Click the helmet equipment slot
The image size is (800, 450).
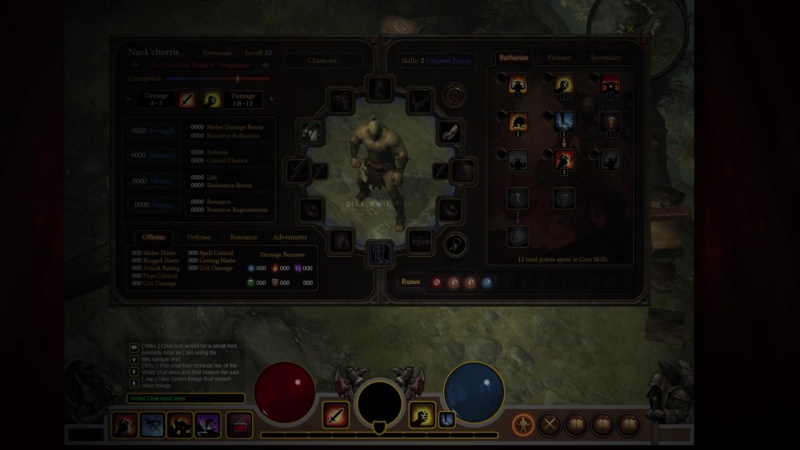(378, 88)
